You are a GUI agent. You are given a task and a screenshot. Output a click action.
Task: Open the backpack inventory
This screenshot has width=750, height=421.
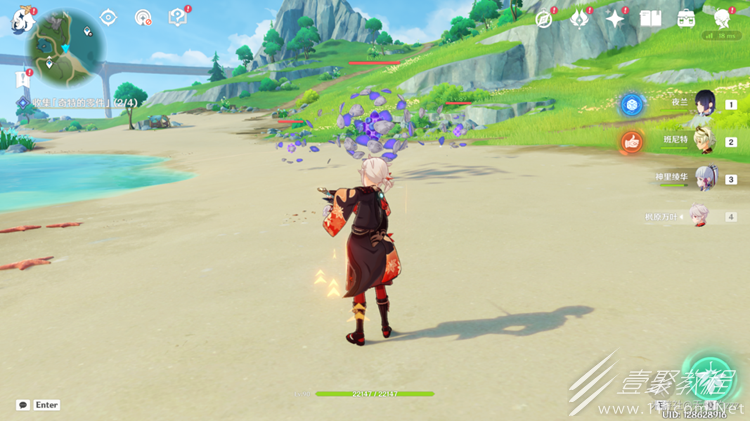pyautogui.click(x=686, y=19)
